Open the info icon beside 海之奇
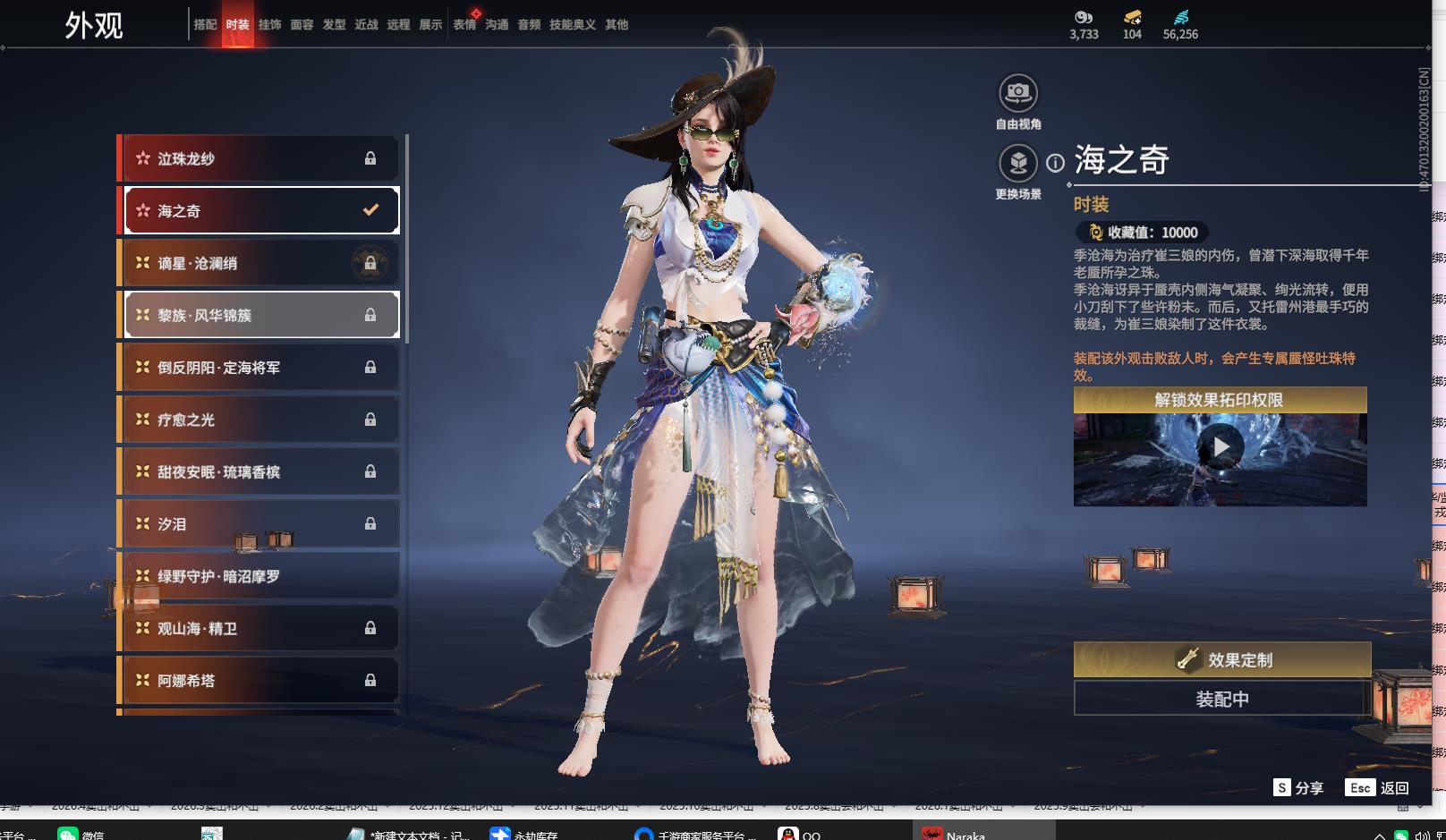The width and height of the screenshot is (1446, 840). (1056, 163)
